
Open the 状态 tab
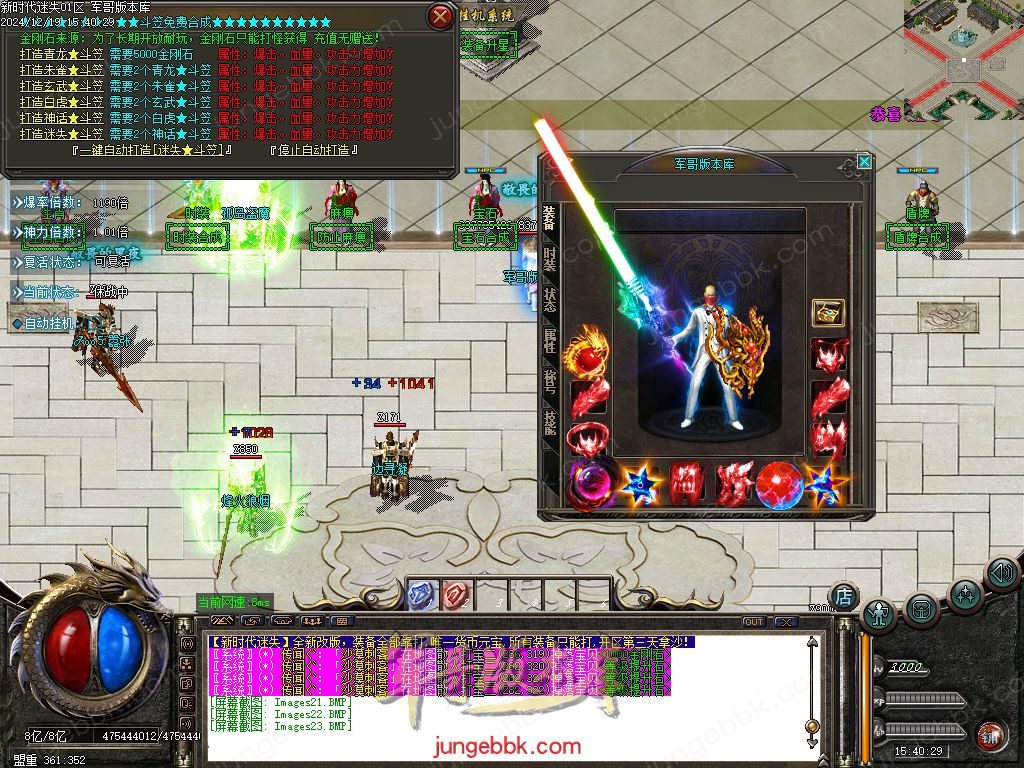pos(550,300)
